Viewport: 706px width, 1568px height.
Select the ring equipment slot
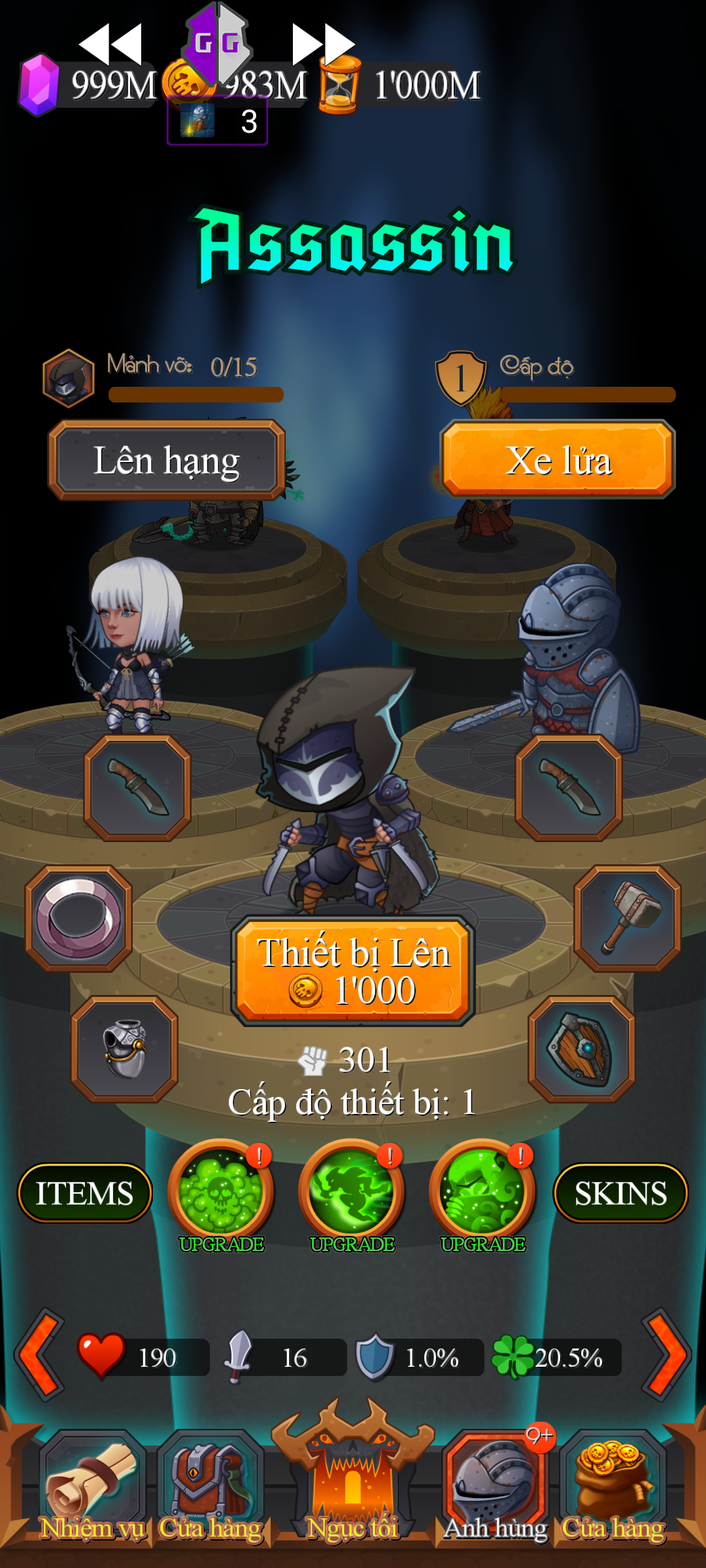click(x=79, y=919)
